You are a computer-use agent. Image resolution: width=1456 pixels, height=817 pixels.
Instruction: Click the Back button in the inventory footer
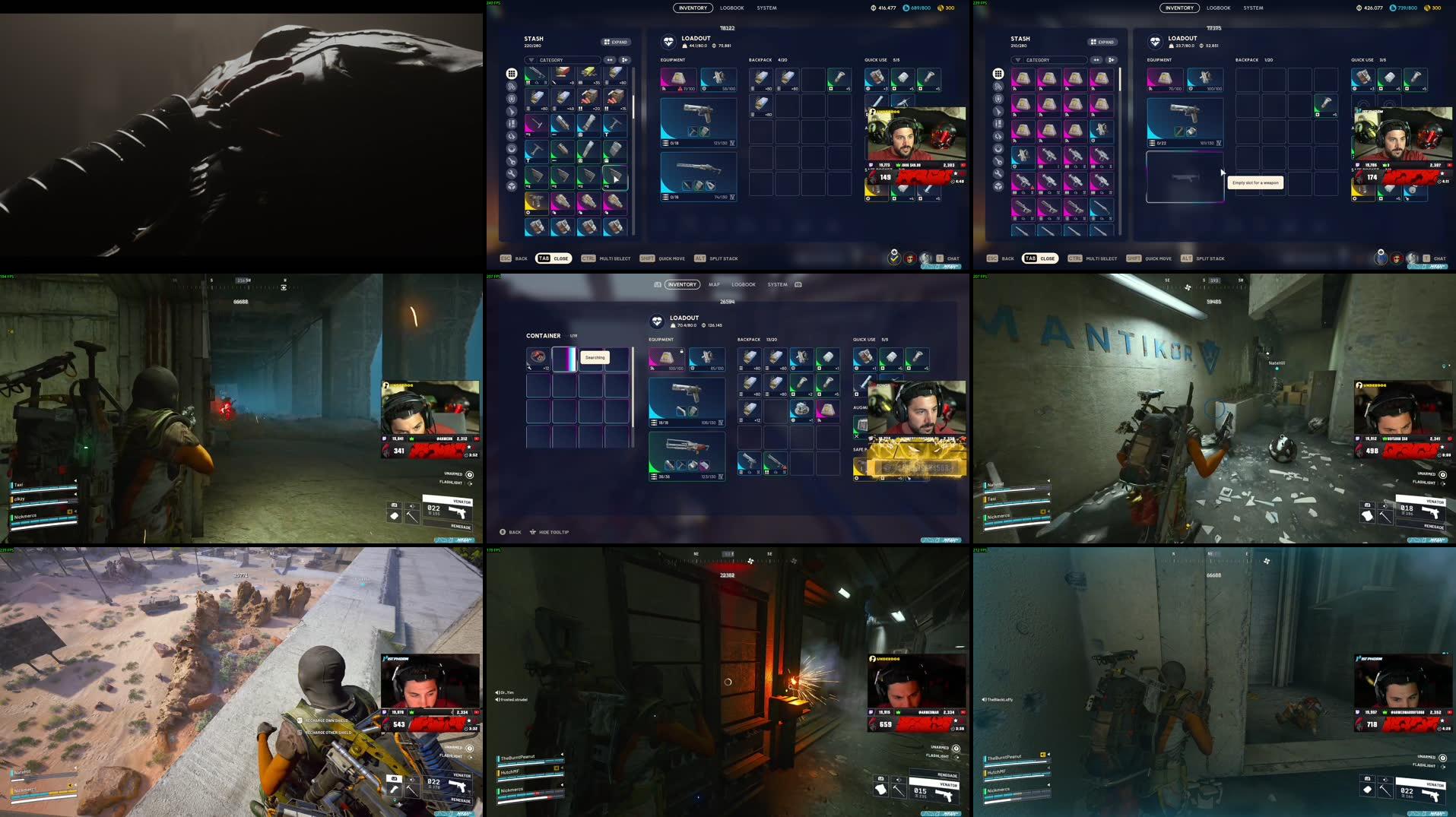pos(520,258)
